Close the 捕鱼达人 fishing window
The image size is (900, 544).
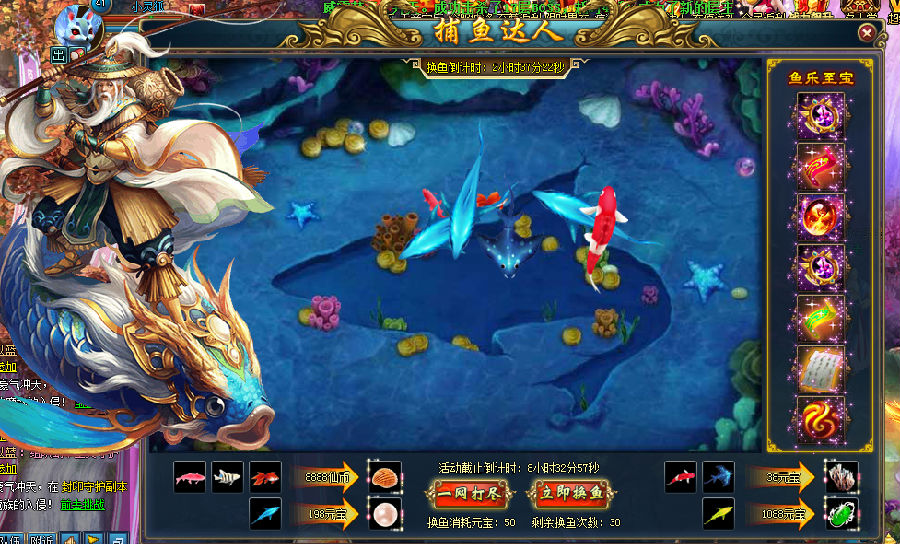pyautogui.click(x=867, y=33)
